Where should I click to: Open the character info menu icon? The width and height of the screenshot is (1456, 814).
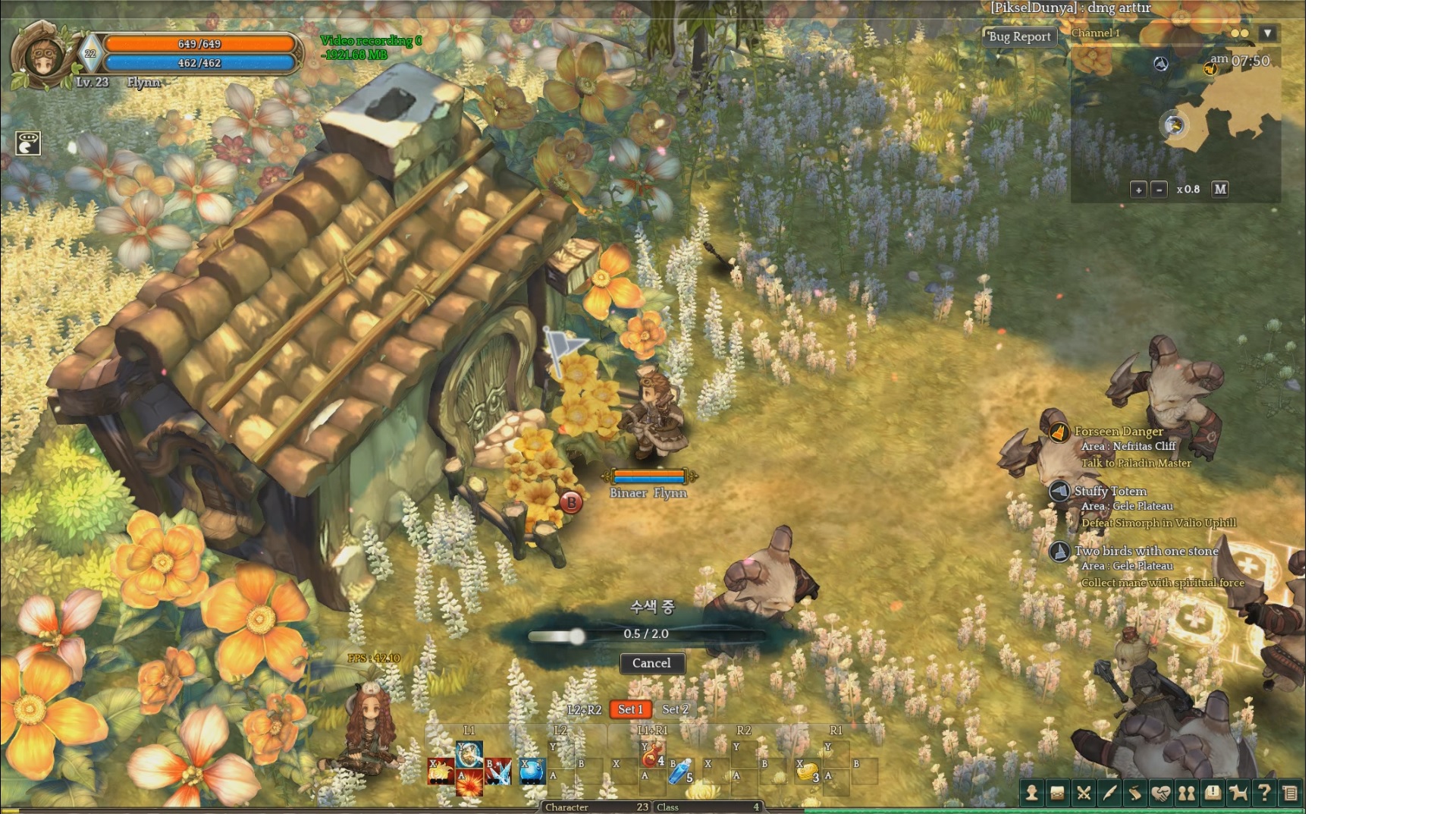pos(1031,794)
